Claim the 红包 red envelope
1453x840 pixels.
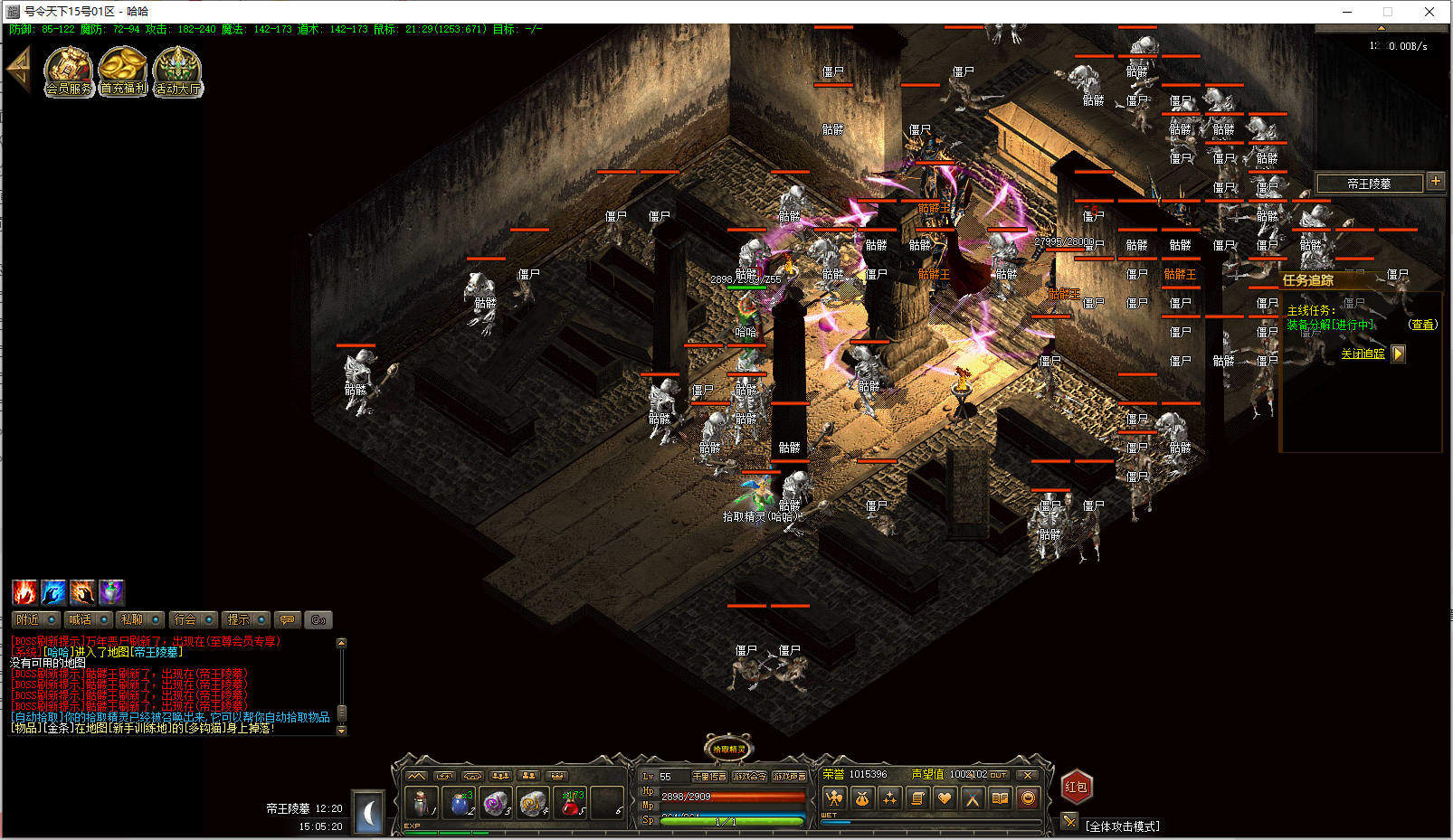pyautogui.click(x=1076, y=787)
